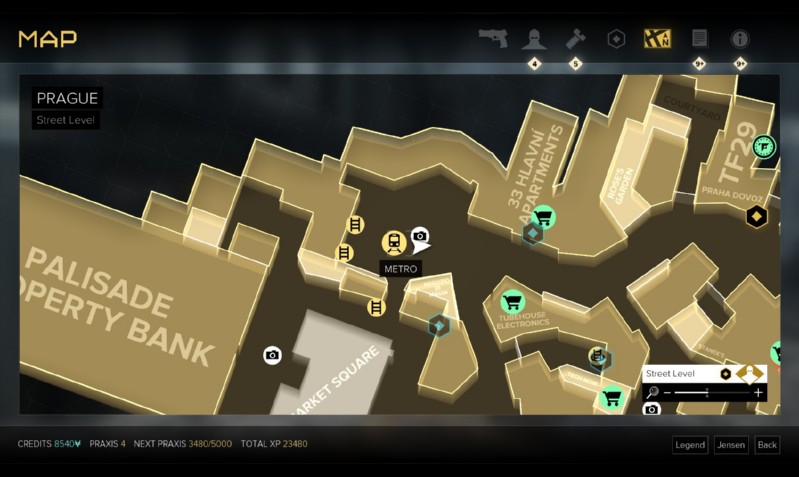Zoom out with the minus button

pyautogui.click(x=667, y=393)
